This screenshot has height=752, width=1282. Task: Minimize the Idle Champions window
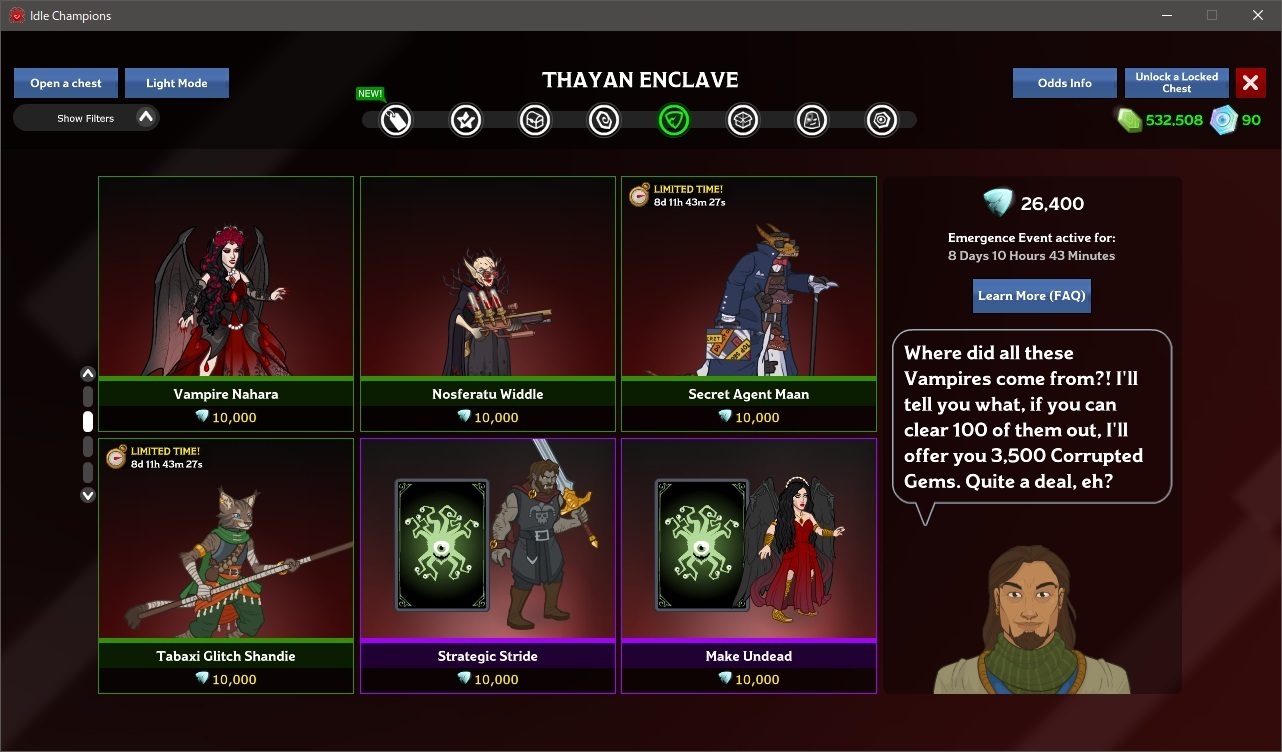[1166, 15]
